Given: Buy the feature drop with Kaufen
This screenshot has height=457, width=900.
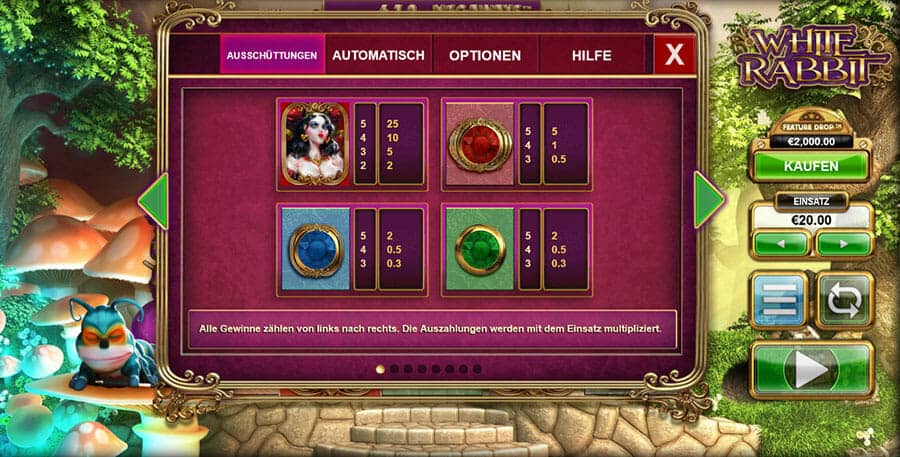Looking at the screenshot, I should point(810,165).
